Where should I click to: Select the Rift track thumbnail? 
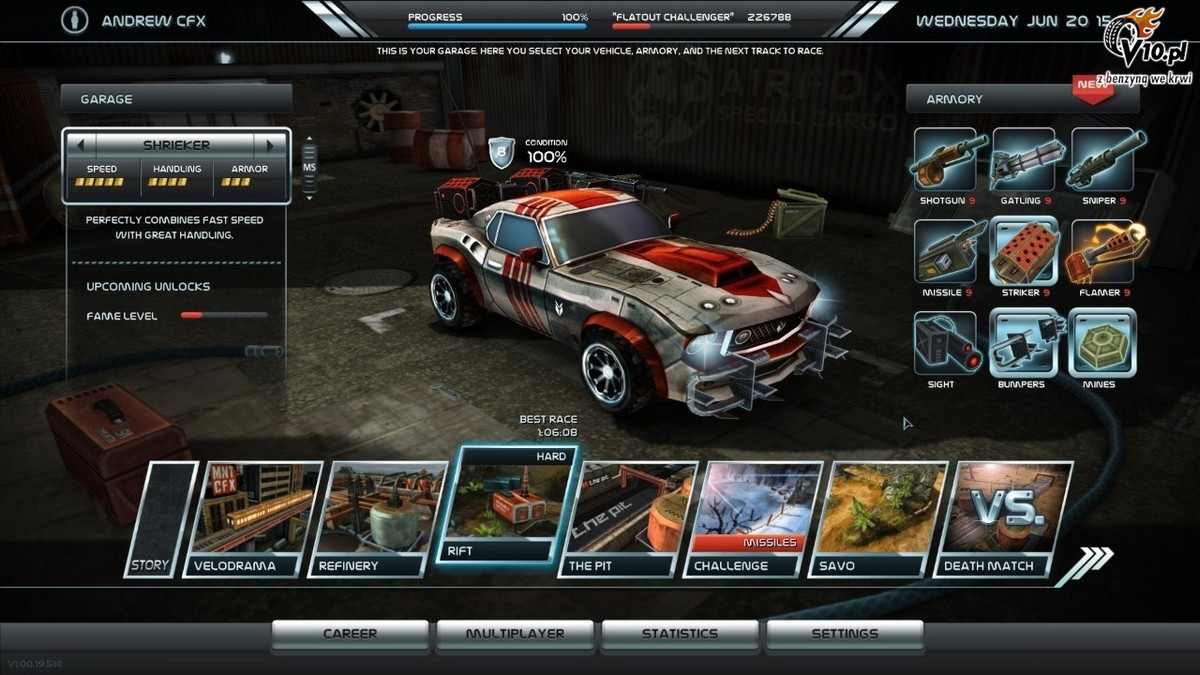[507, 505]
